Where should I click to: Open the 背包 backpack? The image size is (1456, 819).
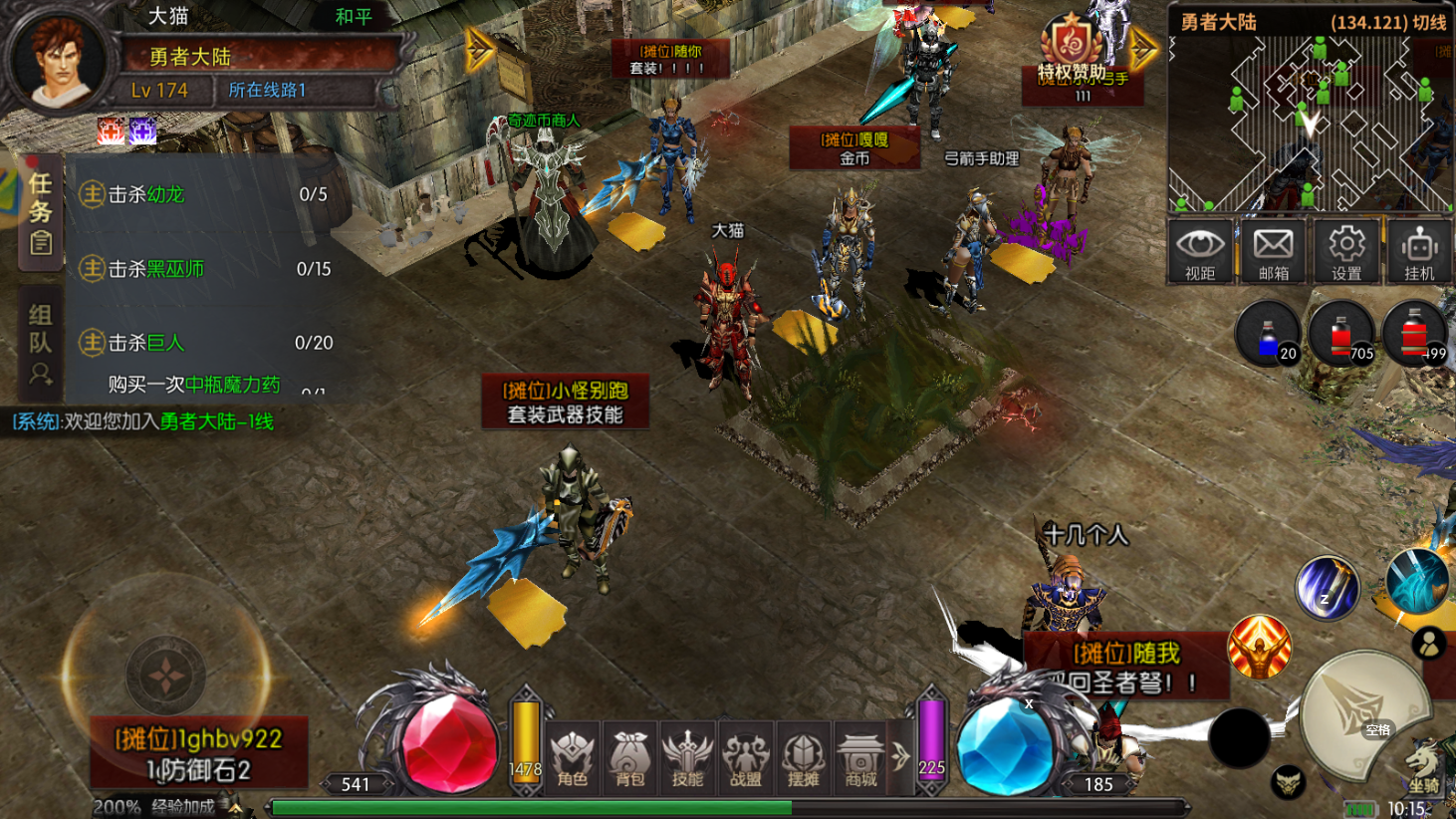click(x=629, y=758)
